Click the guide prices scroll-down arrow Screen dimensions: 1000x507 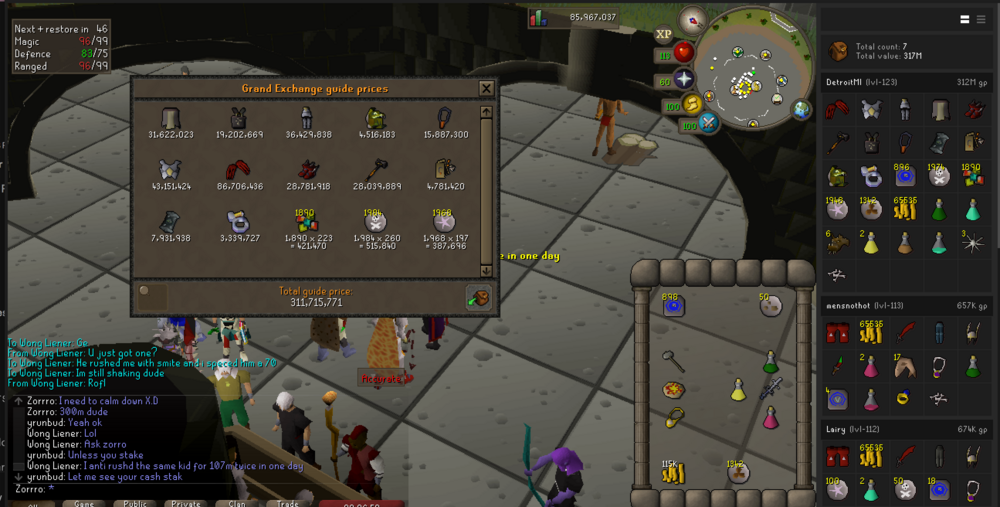click(x=487, y=270)
